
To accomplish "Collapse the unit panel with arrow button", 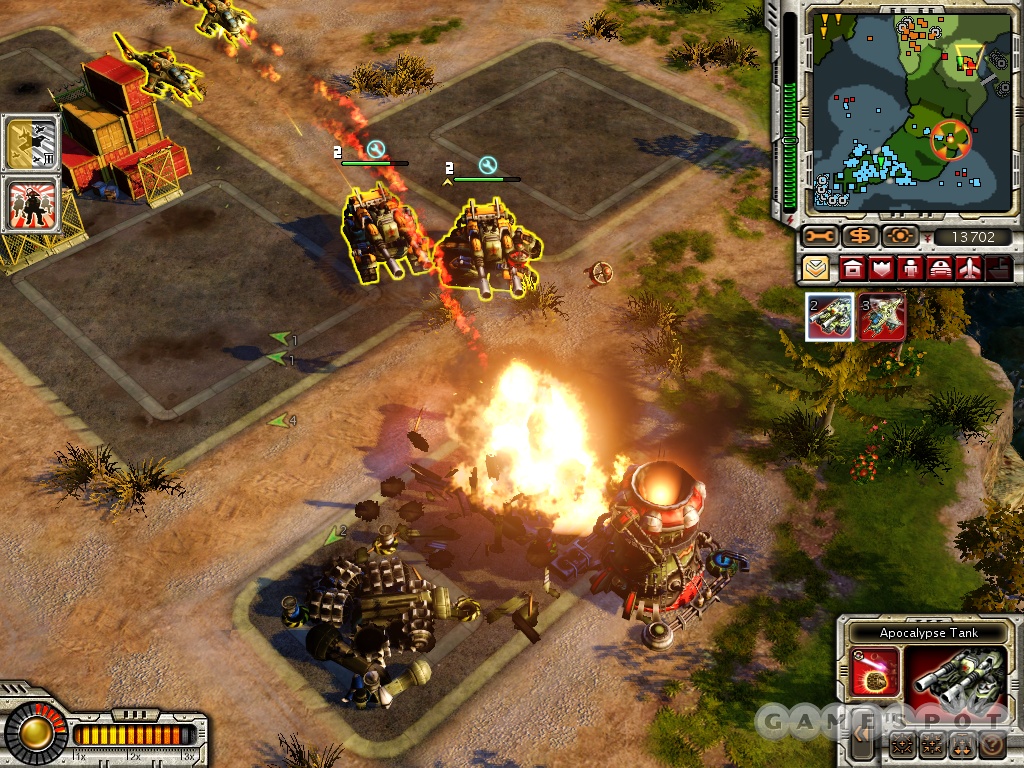I will 861,737.
